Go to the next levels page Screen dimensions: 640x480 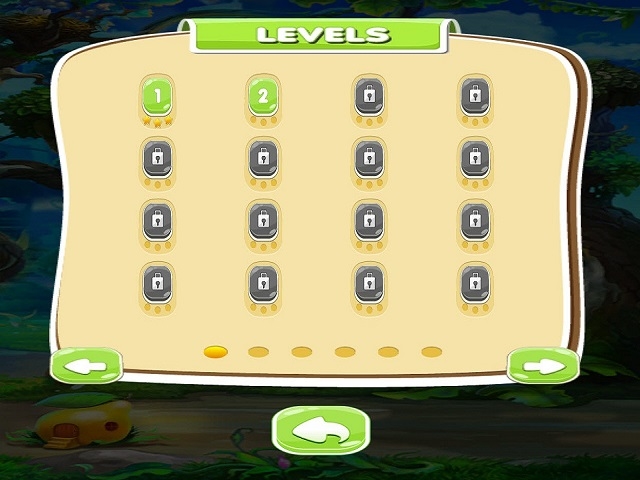point(543,366)
